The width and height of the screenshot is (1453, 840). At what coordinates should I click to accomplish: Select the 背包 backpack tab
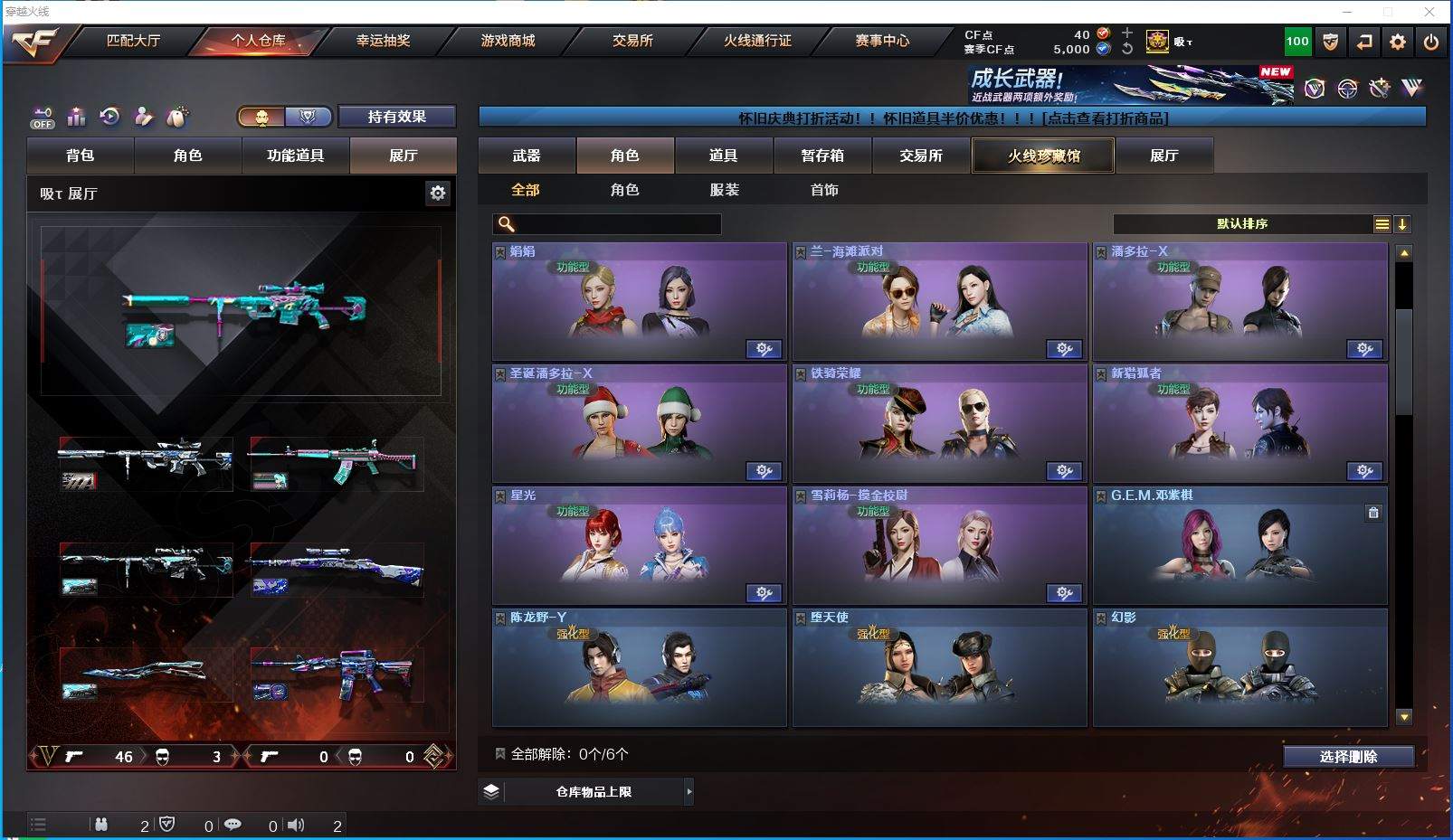81,156
